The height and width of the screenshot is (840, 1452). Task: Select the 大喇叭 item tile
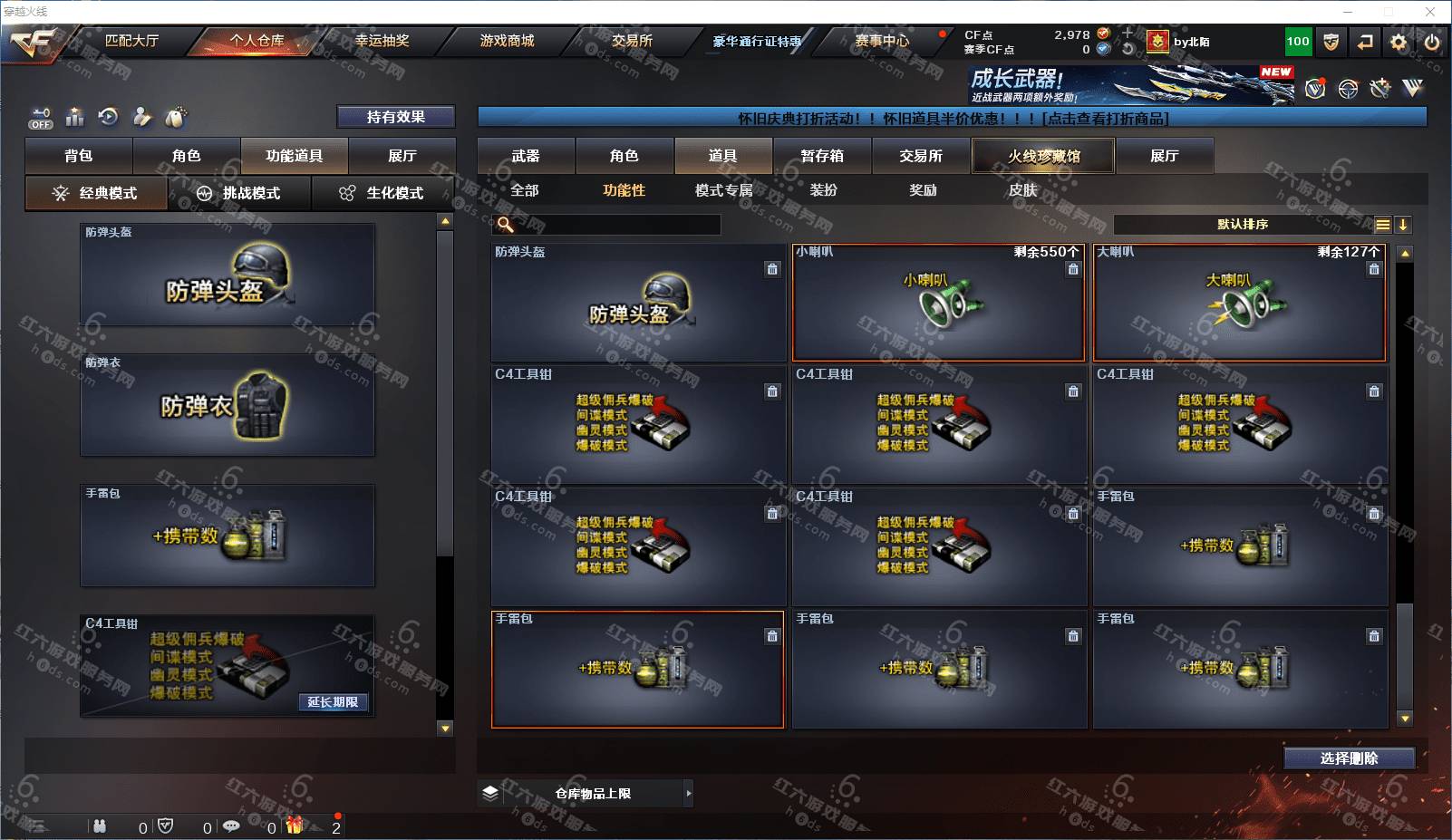(x=1239, y=303)
